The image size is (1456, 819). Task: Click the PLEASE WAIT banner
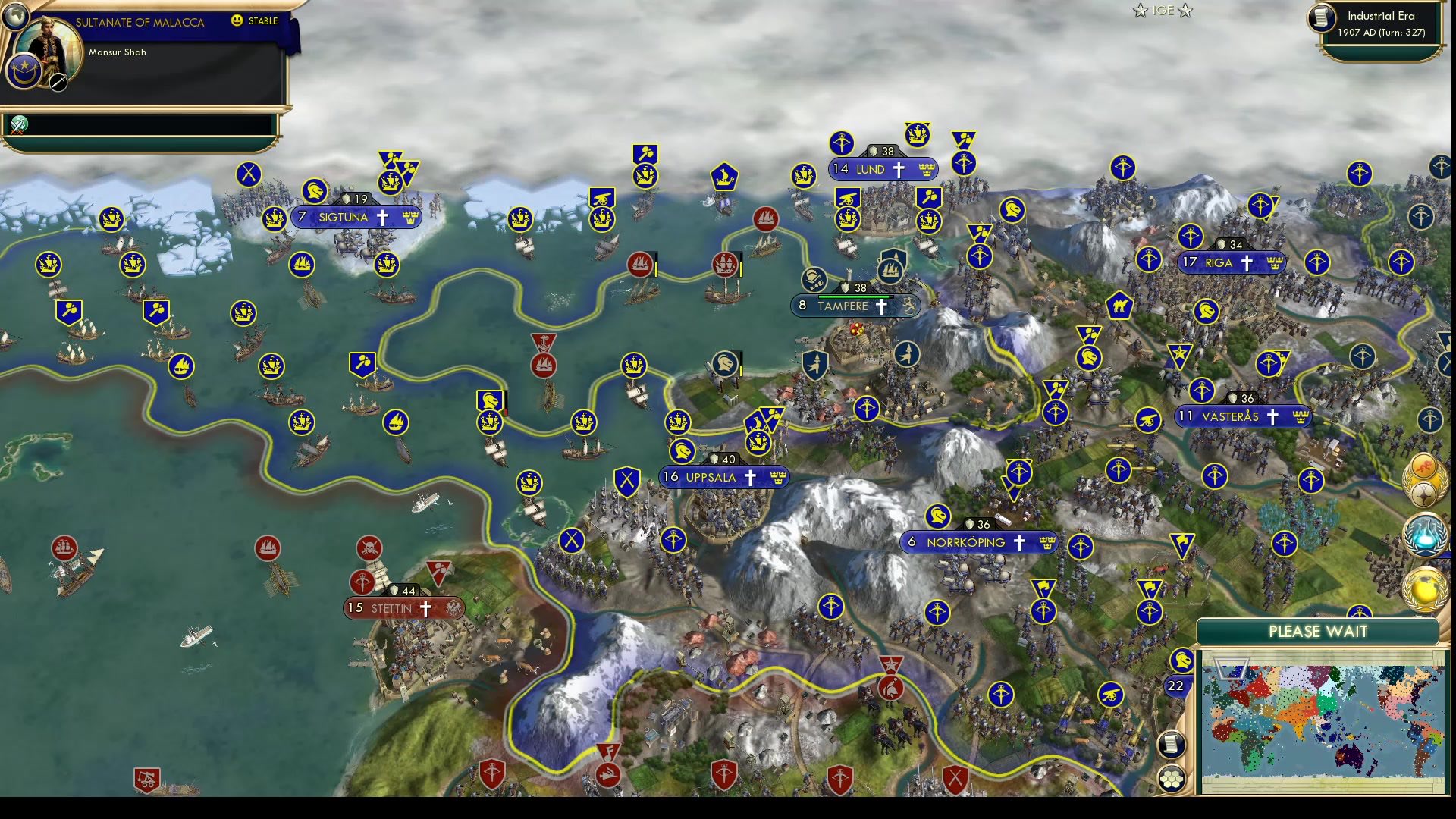(1318, 632)
